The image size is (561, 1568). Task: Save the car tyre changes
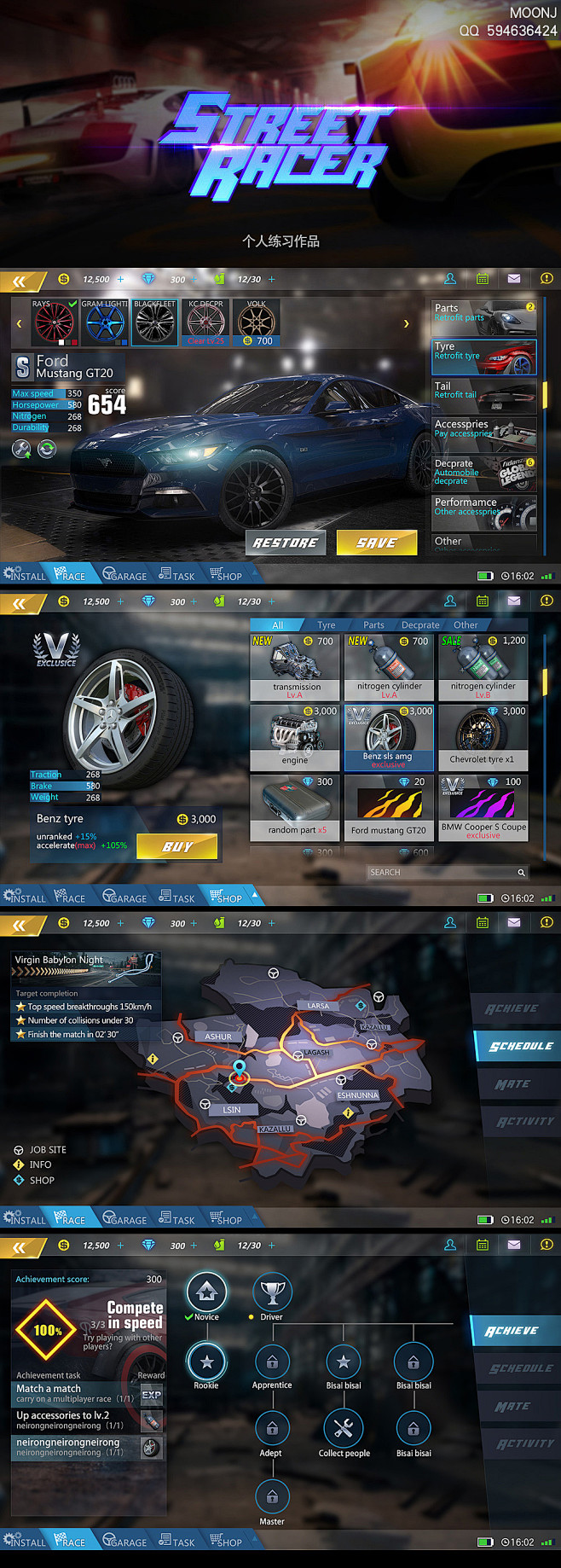tap(376, 543)
